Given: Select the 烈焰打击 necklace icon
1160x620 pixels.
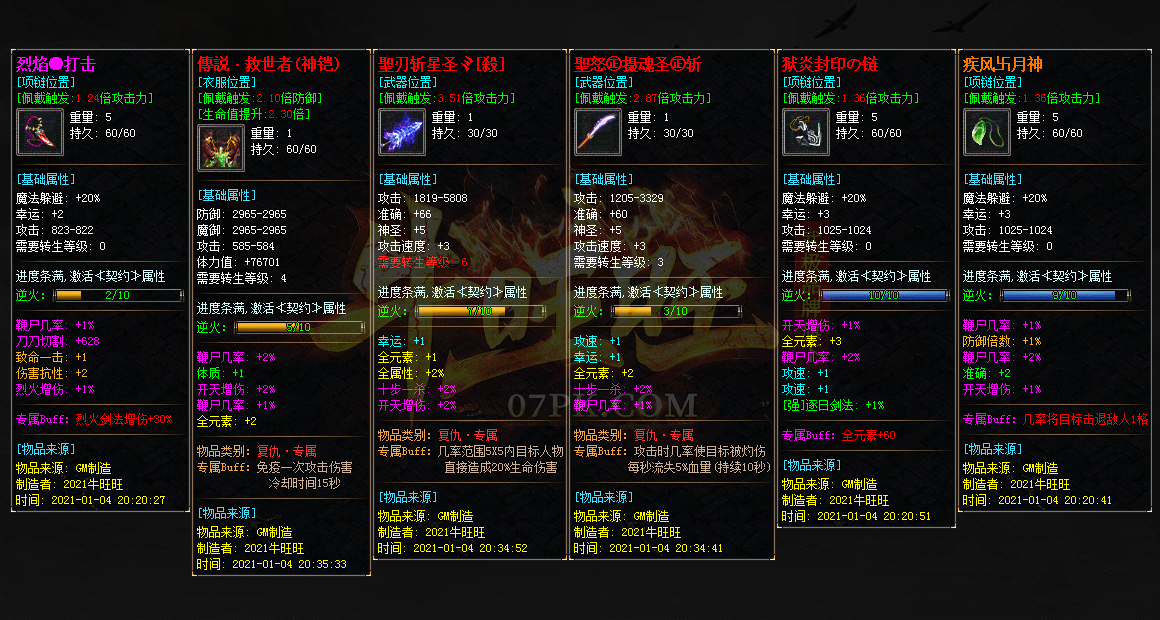Looking at the screenshot, I should click(x=41, y=131).
